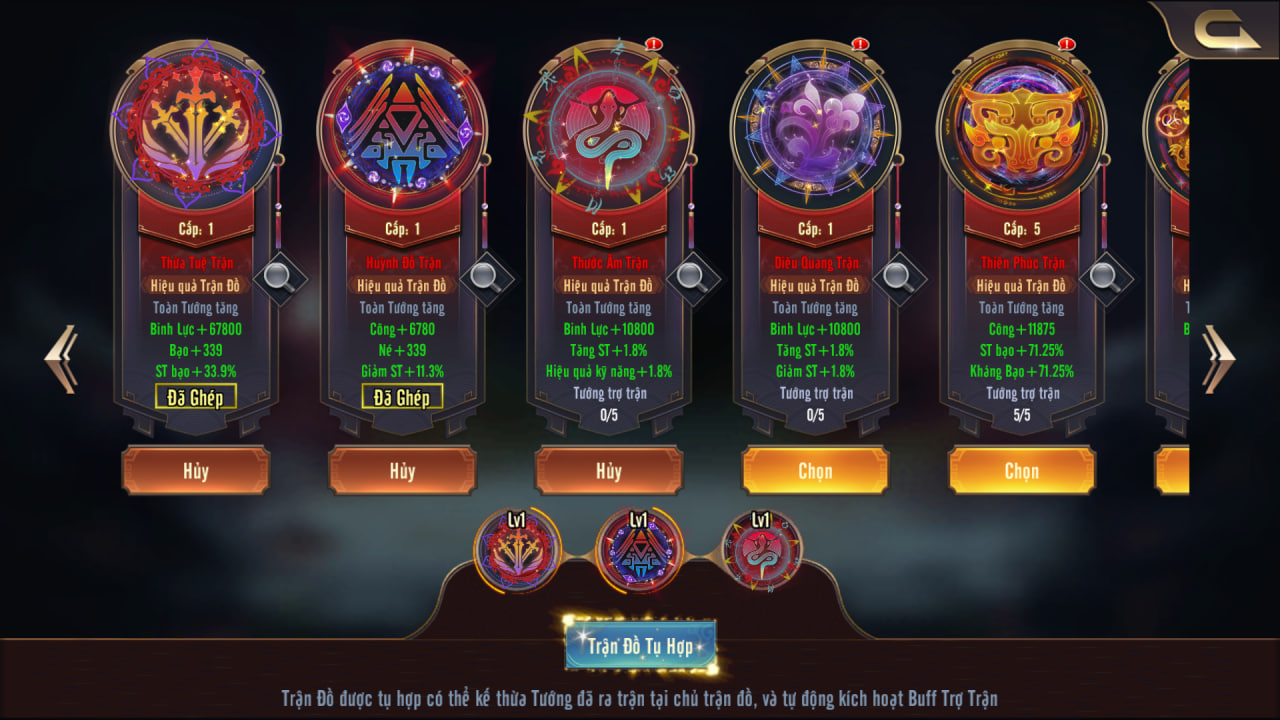Click the Đã Ghép label on Thừa Tuệ Trận
Image resolution: width=1280 pixels, height=720 pixels.
pos(196,397)
